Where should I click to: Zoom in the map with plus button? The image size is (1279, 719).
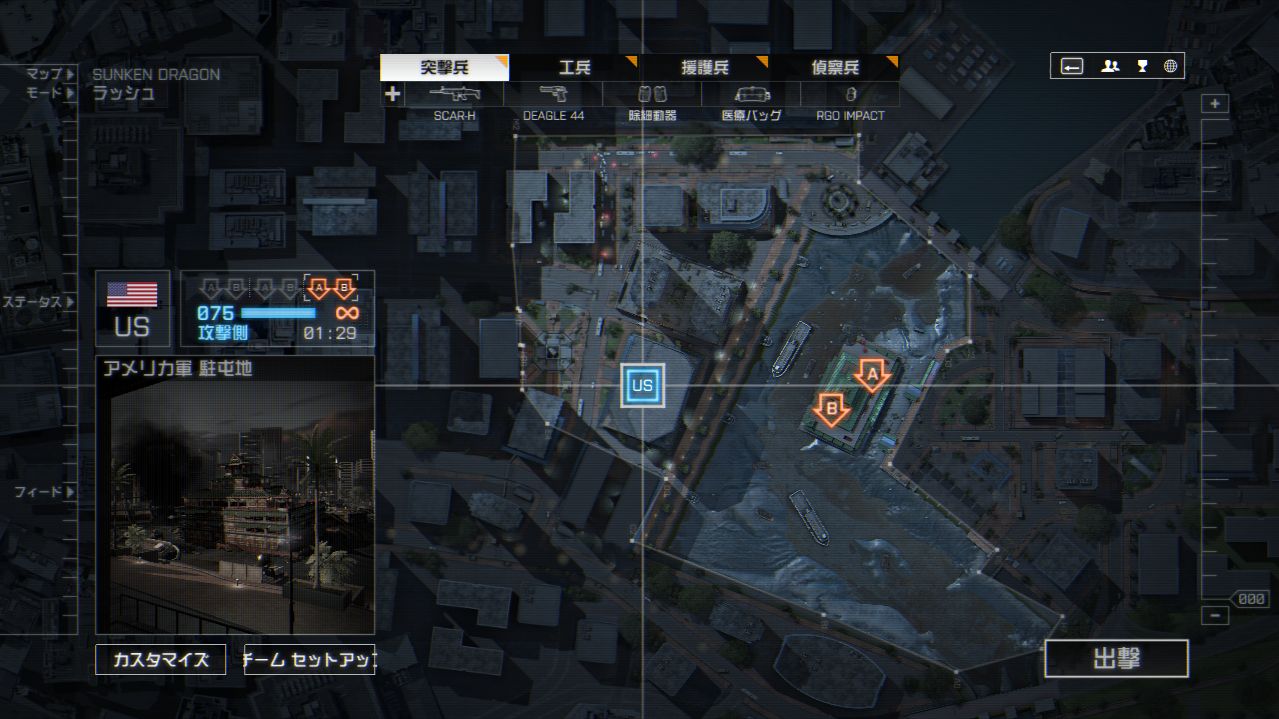pos(1215,104)
